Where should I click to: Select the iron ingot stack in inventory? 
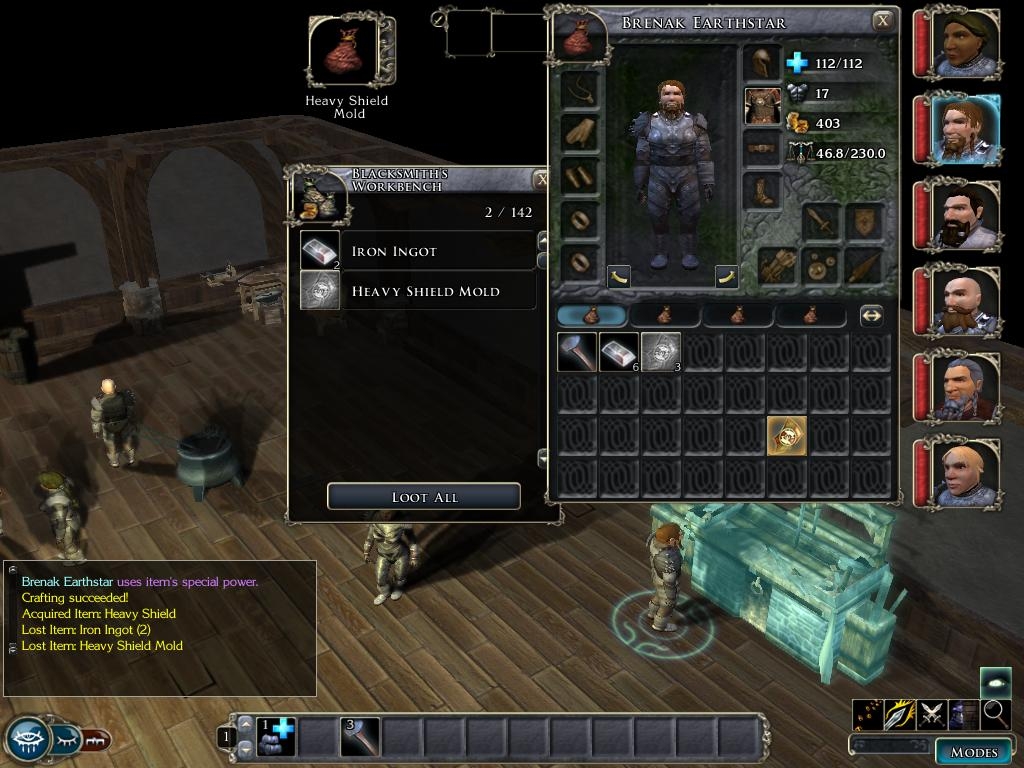click(619, 352)
